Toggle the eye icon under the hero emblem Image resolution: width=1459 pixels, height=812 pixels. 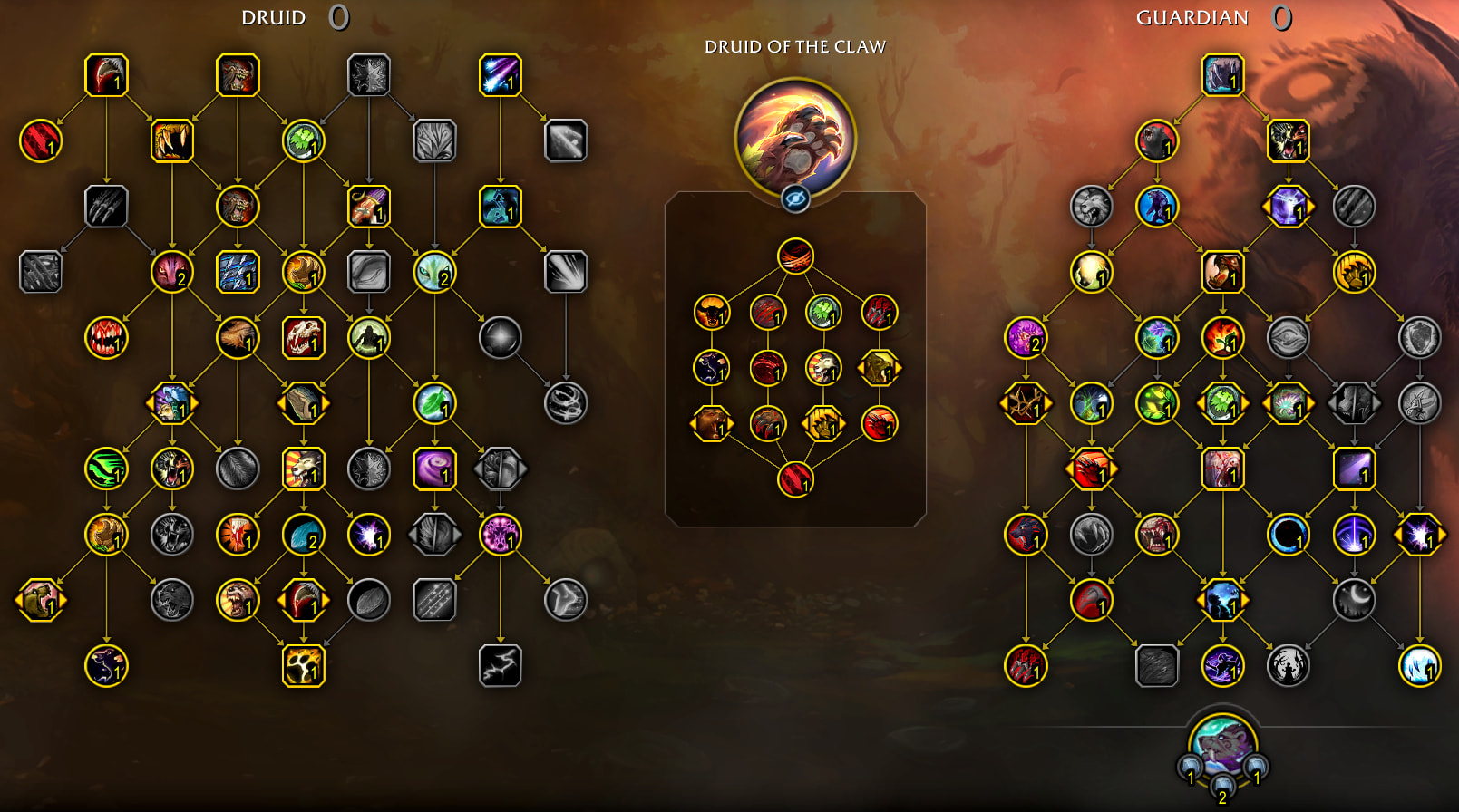pyautogui.click(x=795, y=198)
